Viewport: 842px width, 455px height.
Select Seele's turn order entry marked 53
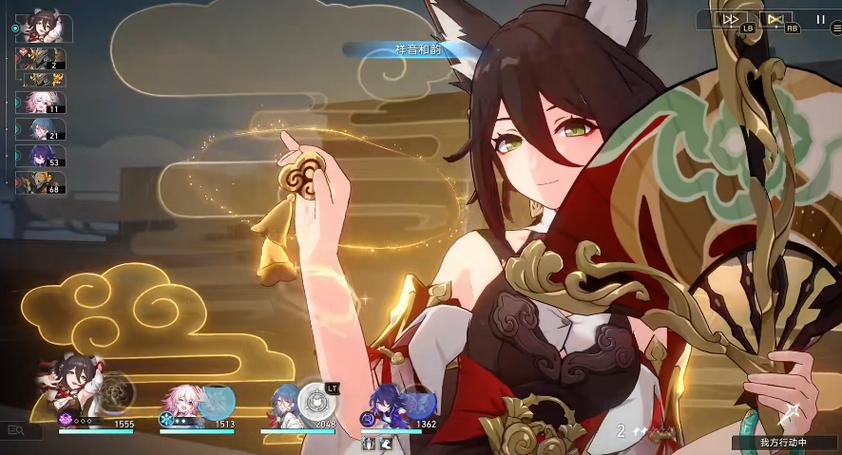[41, 156]
